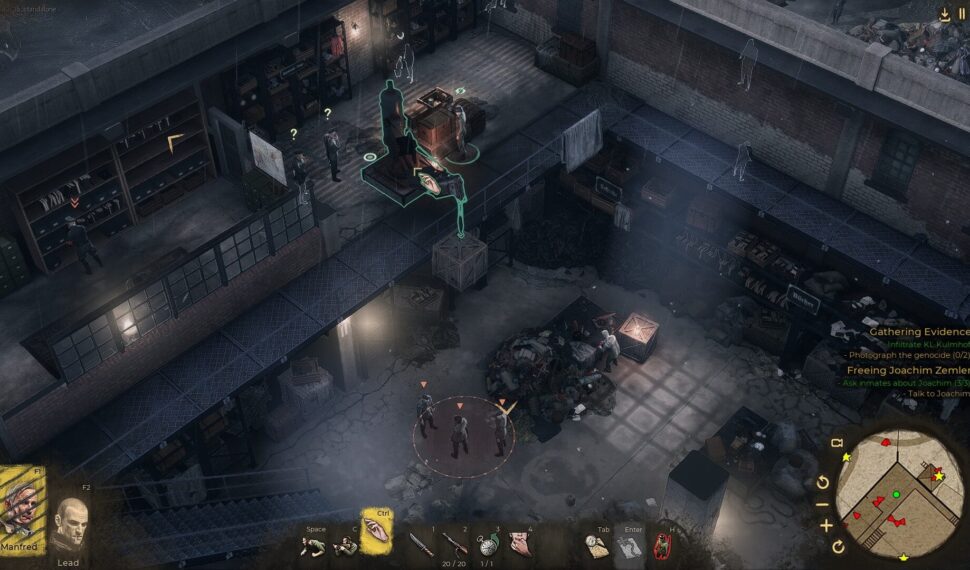The width and height of the screenshot is (970, 570).
Task: Activate the crouch aiming stance icon
Action: (345, 545)
